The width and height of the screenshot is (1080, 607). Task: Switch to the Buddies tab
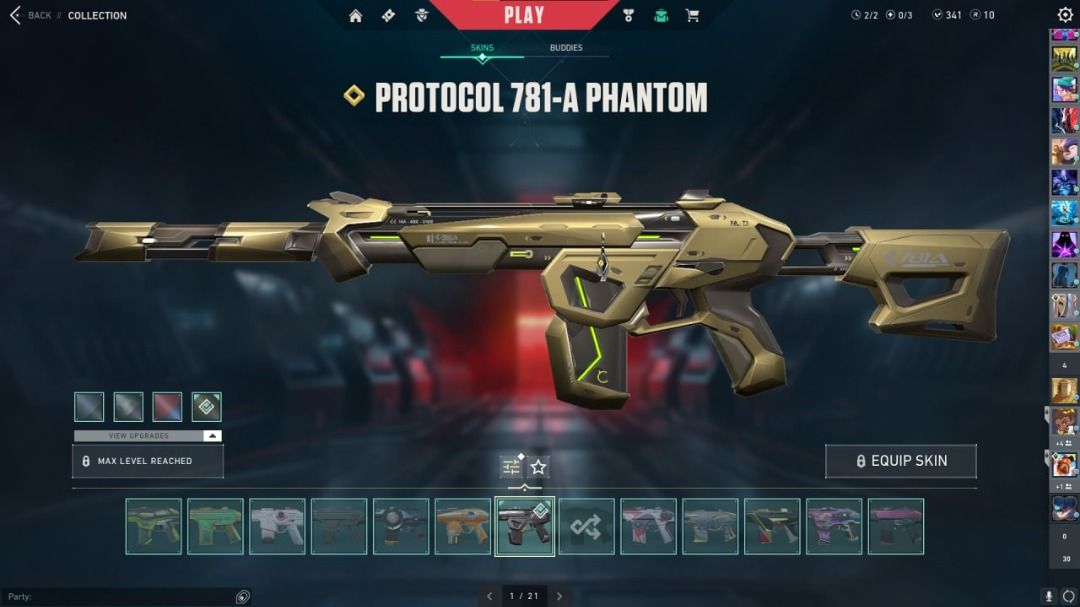(566, 48)
